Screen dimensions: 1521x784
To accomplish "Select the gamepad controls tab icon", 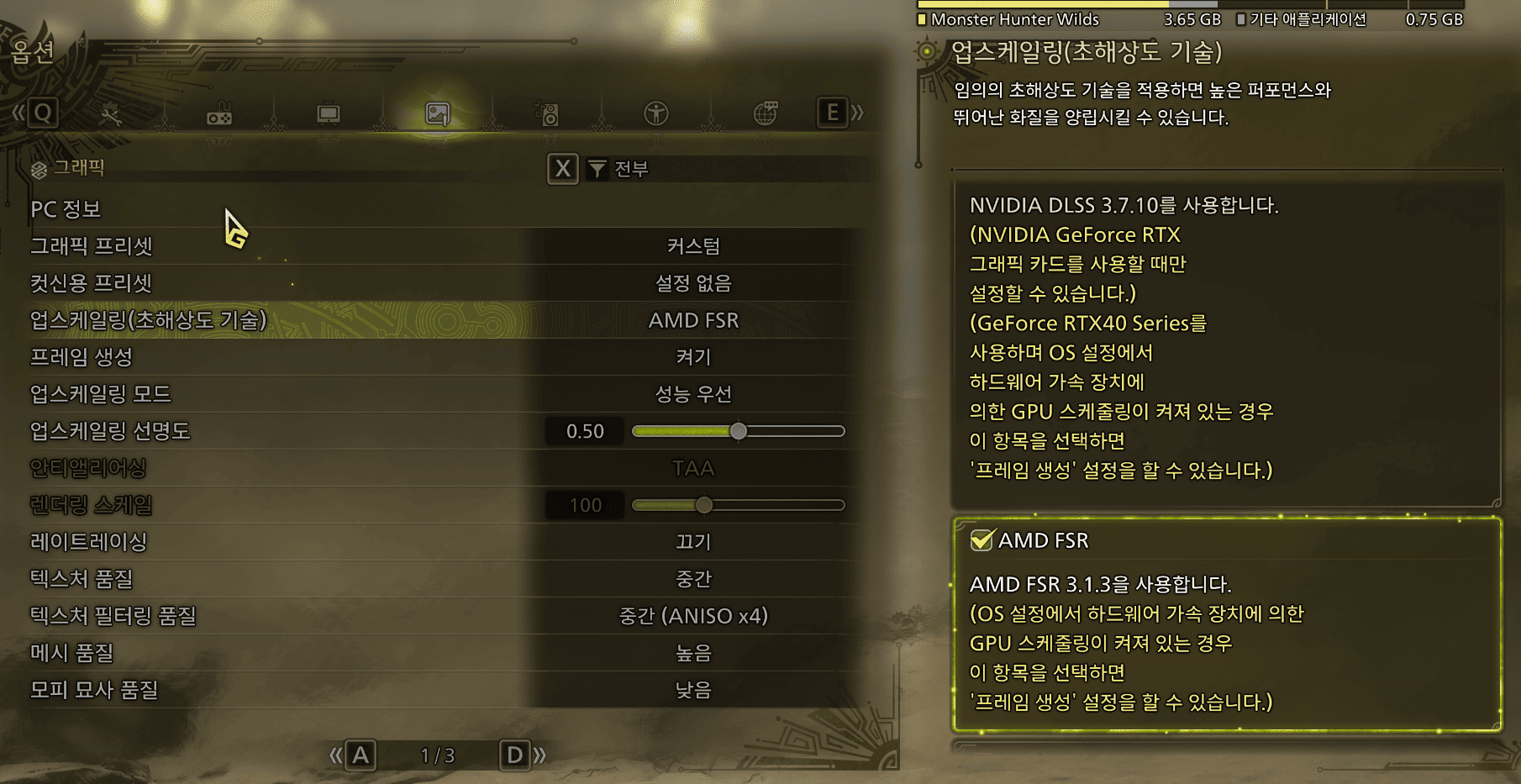I will [219, 113].
